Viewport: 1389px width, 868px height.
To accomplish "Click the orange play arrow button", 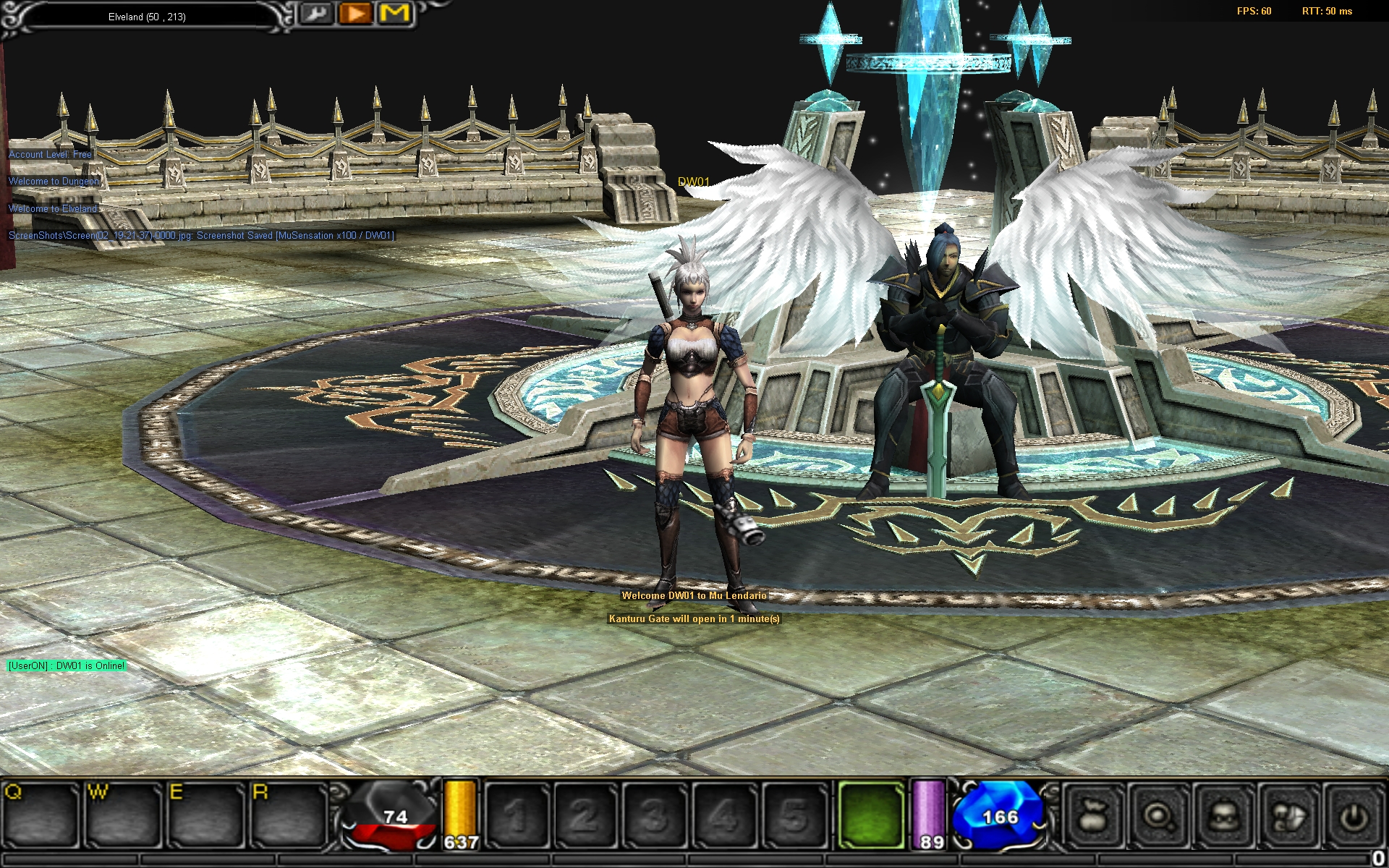I will (355, 13).
